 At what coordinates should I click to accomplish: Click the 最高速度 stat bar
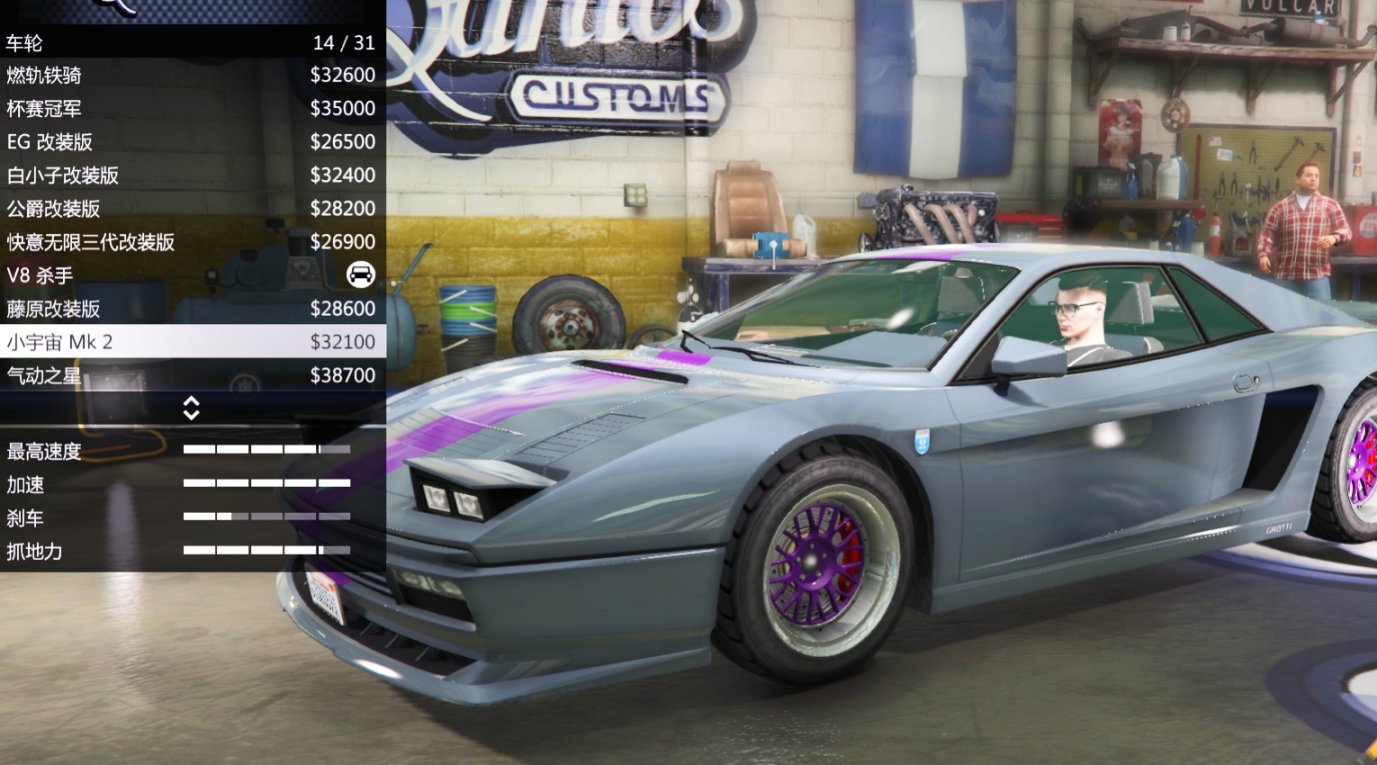pyautogui.click(x=265, y=452)
